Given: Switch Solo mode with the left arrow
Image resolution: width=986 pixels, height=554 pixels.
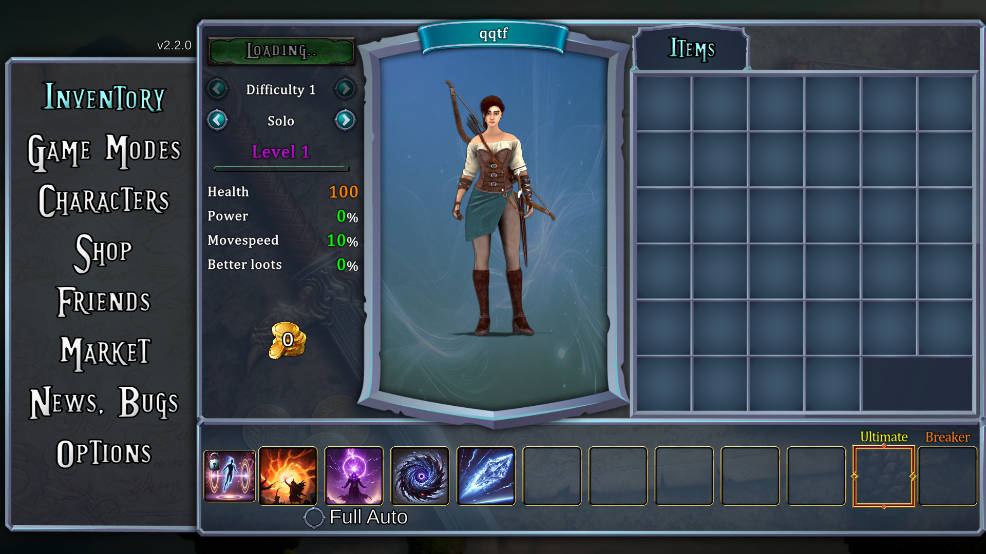Looking at the screenshot, I should 218,120.
